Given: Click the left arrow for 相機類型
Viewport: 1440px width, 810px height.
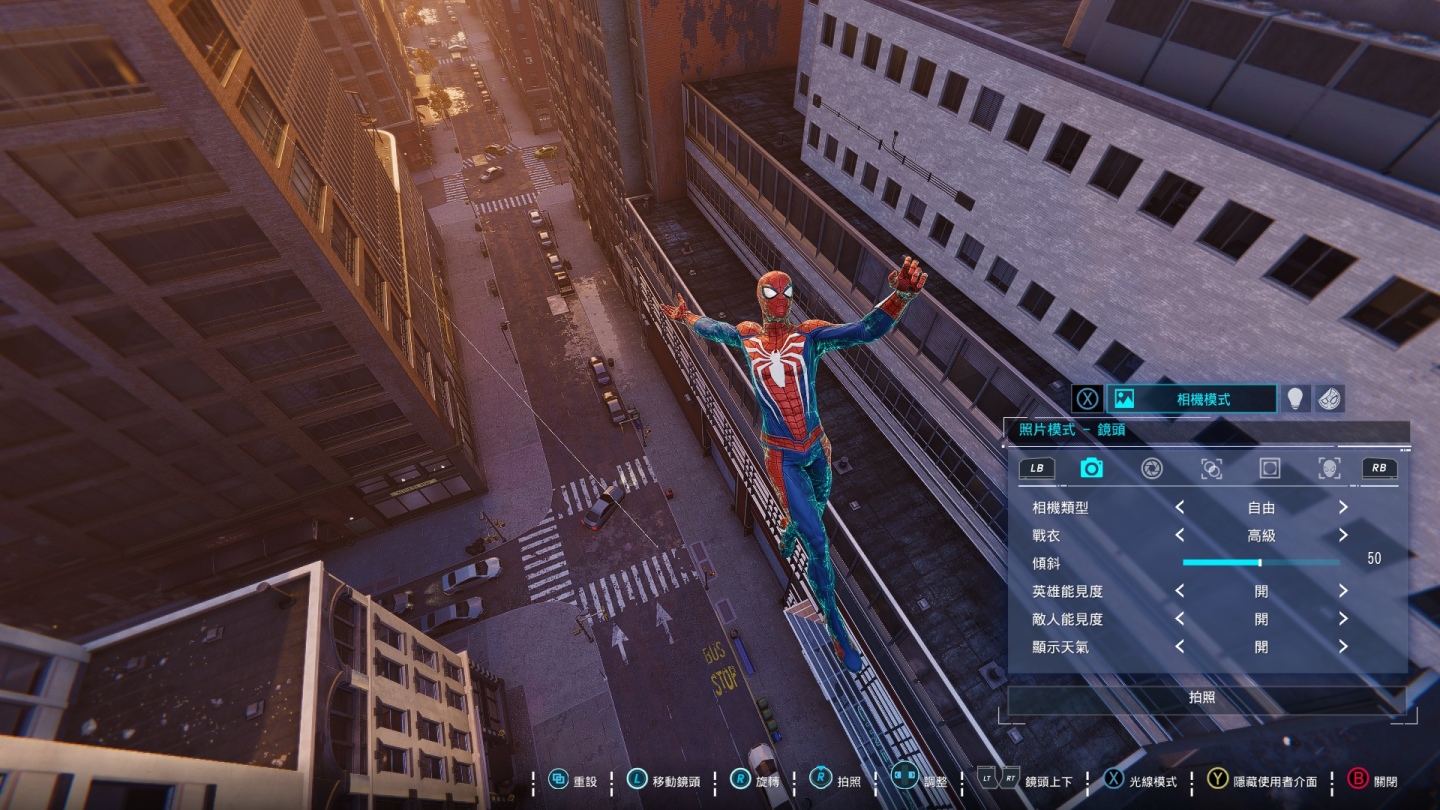Looking at the screenshot, I should pos(1180,508).
